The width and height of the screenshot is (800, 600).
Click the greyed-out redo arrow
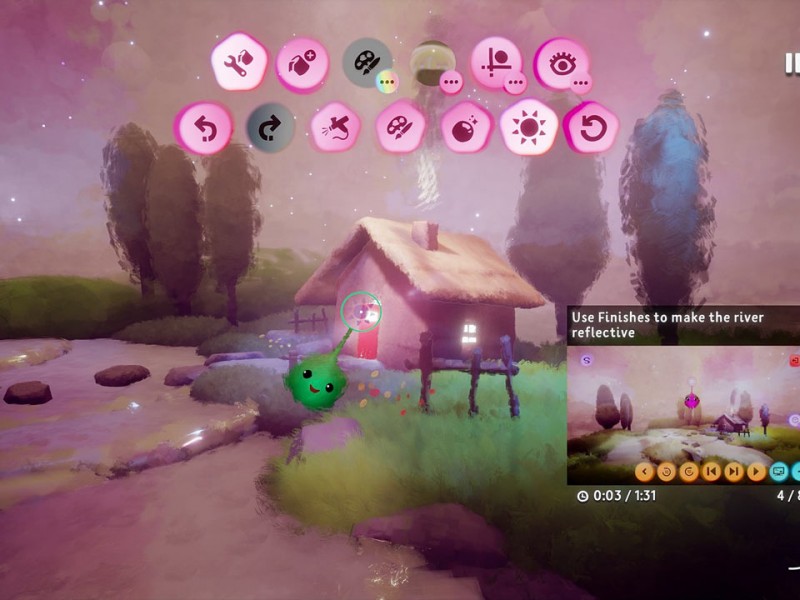tap(270, 128)
